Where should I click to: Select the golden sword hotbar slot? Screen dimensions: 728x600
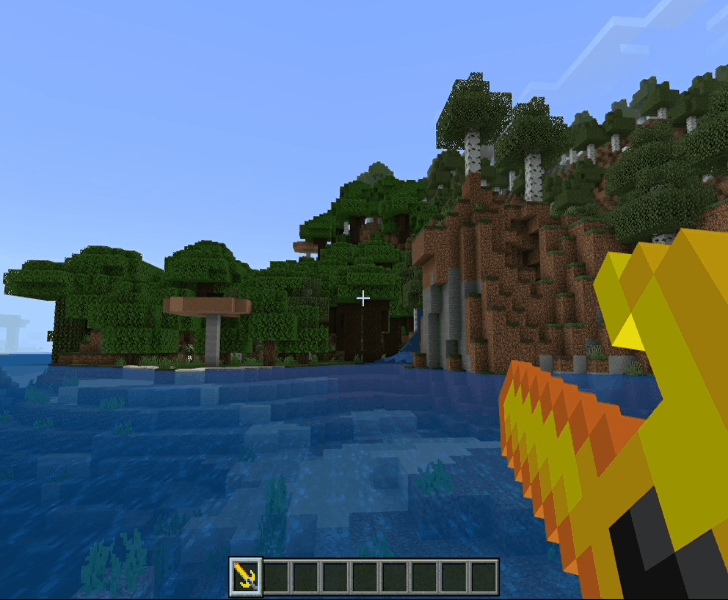(x=245, y=575)
